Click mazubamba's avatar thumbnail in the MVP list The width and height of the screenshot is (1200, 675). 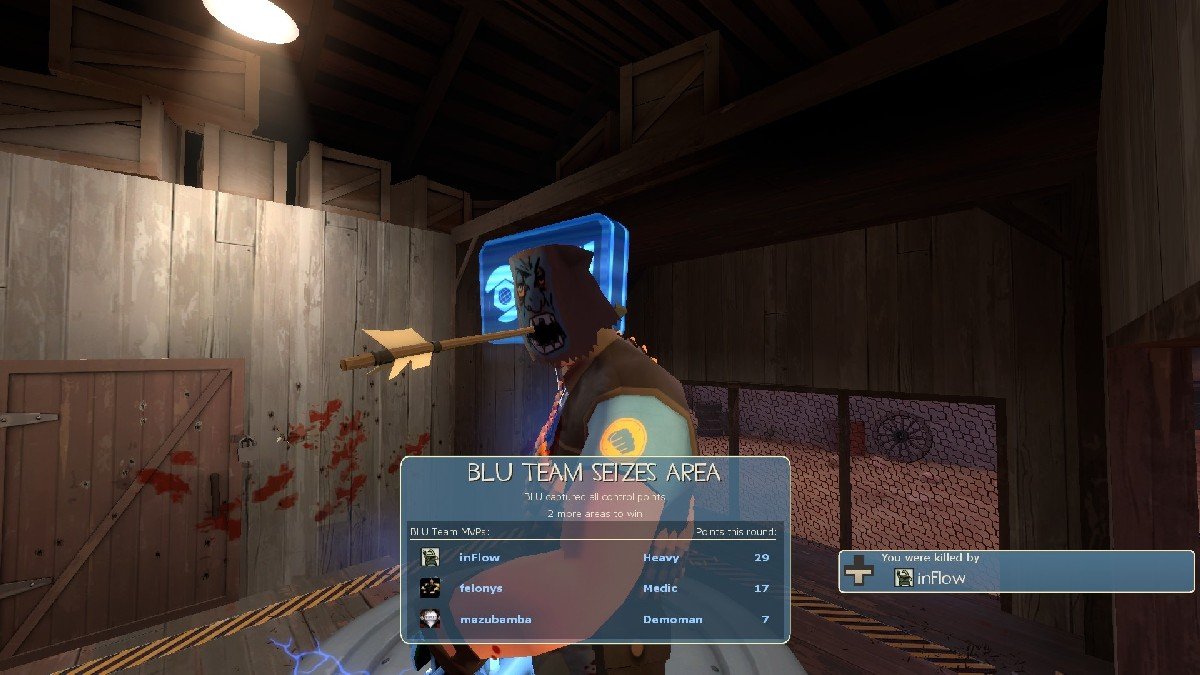tap(430, 619)
